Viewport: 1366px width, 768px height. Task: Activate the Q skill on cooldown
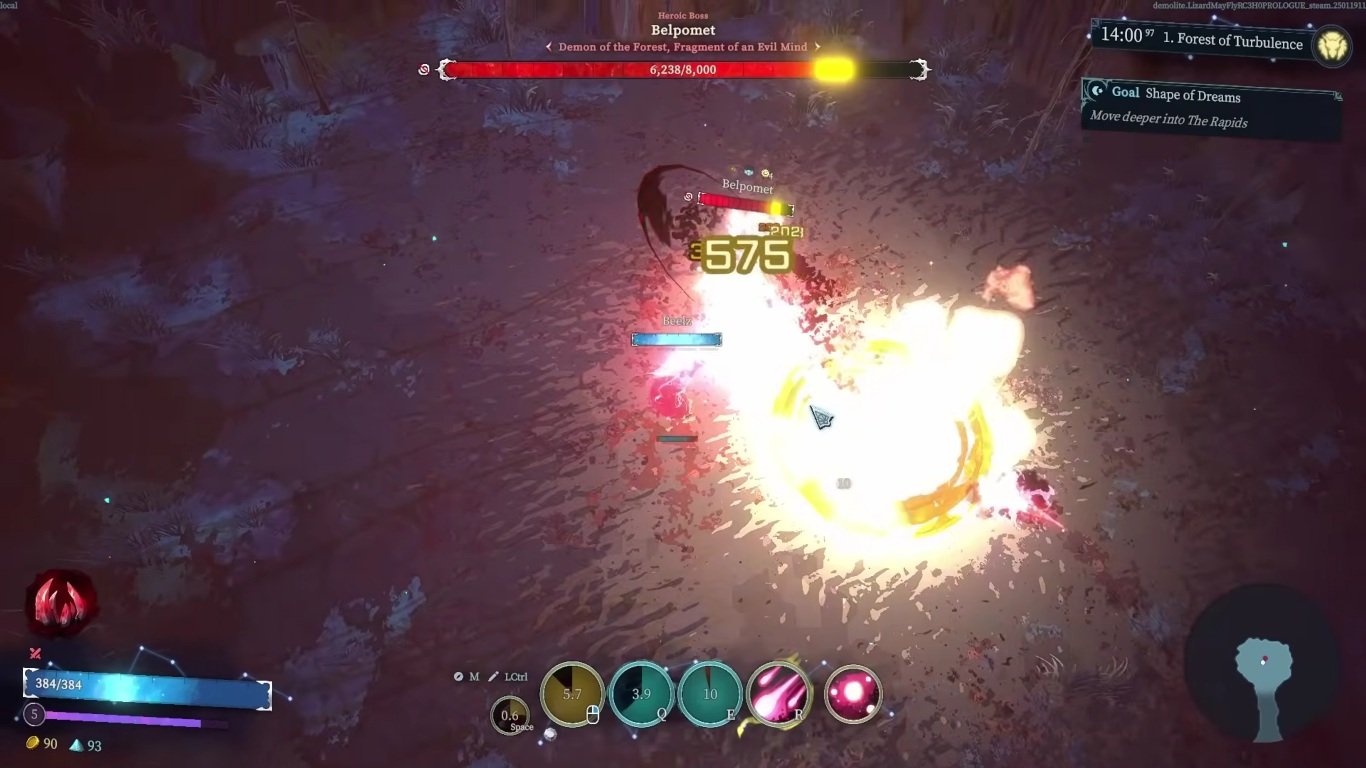pyautogui.click(x=641, y=693)
